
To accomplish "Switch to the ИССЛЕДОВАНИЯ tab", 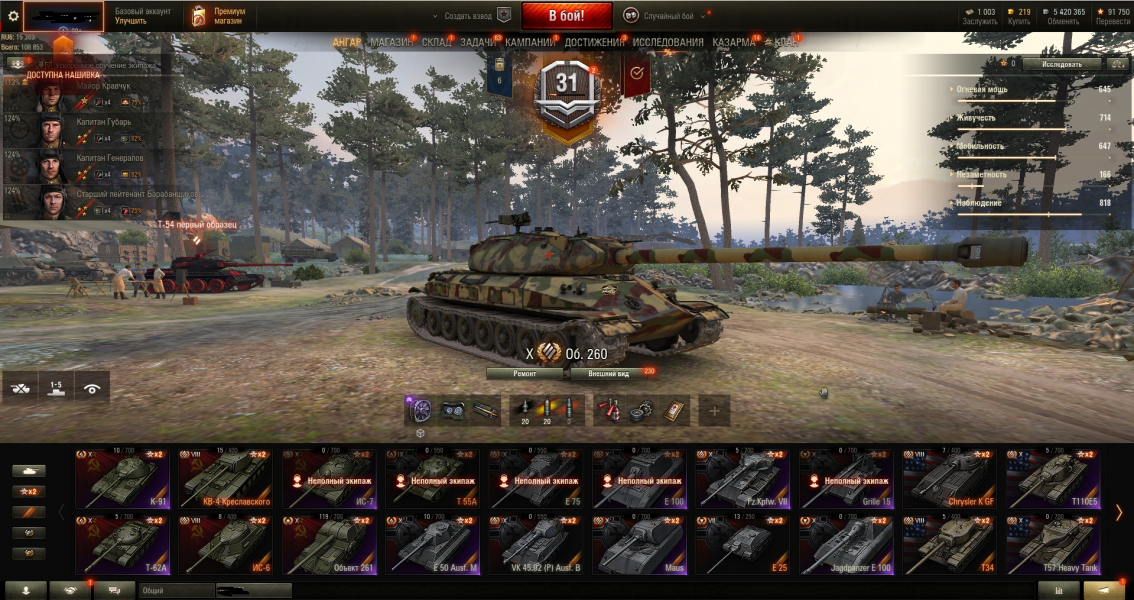I will point(668,43).
